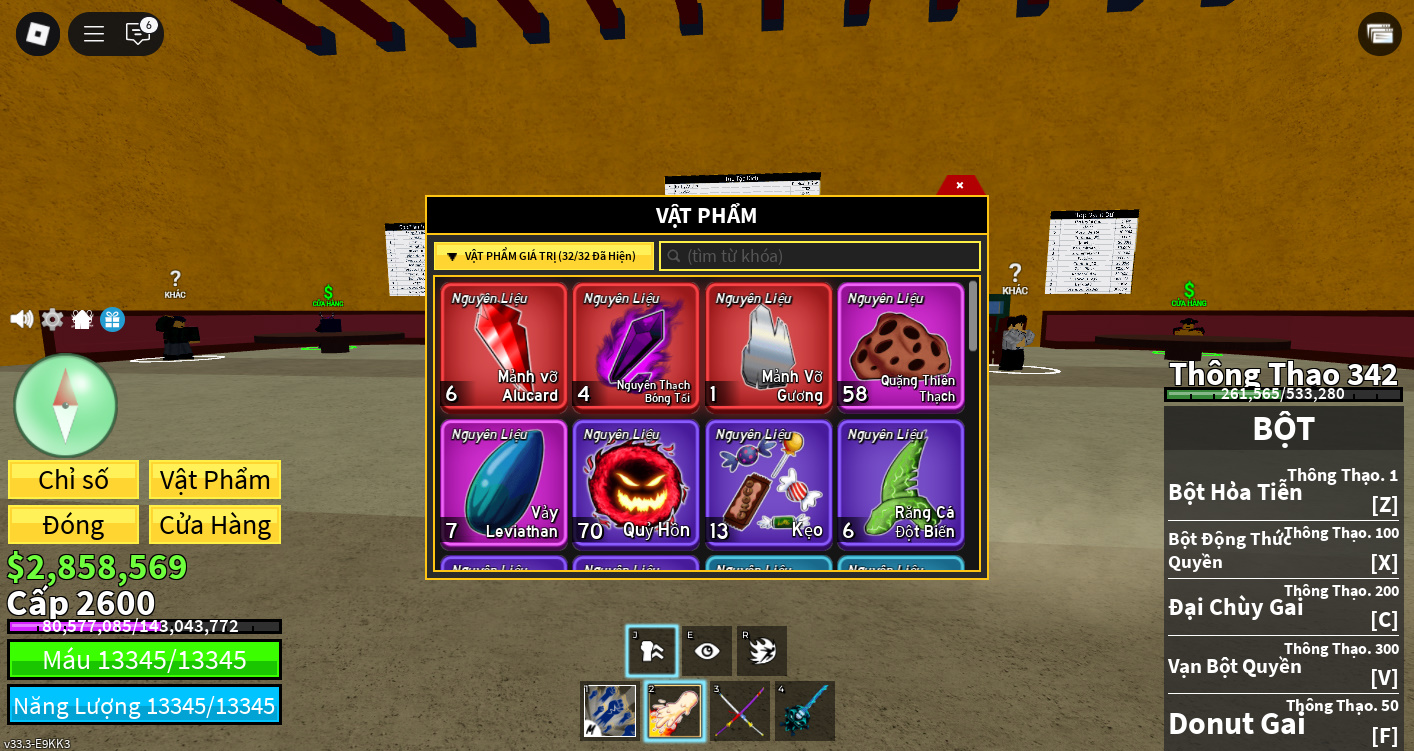Choose the Kẹo candy item
Screen dimensions: 1414x751
tap(768, 483)
